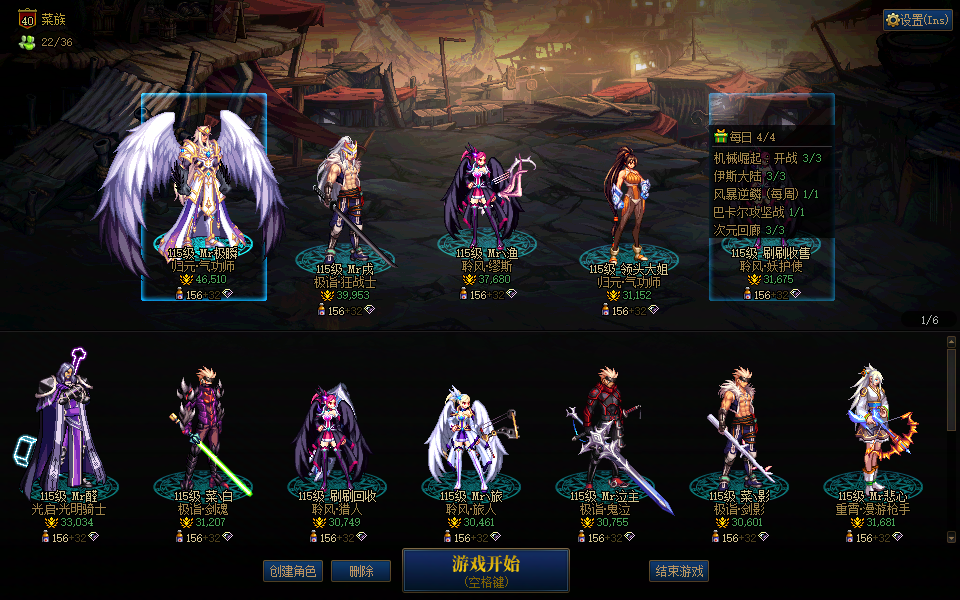
Task: Start the game with 游戏开始
Action: tap(485, 570)
